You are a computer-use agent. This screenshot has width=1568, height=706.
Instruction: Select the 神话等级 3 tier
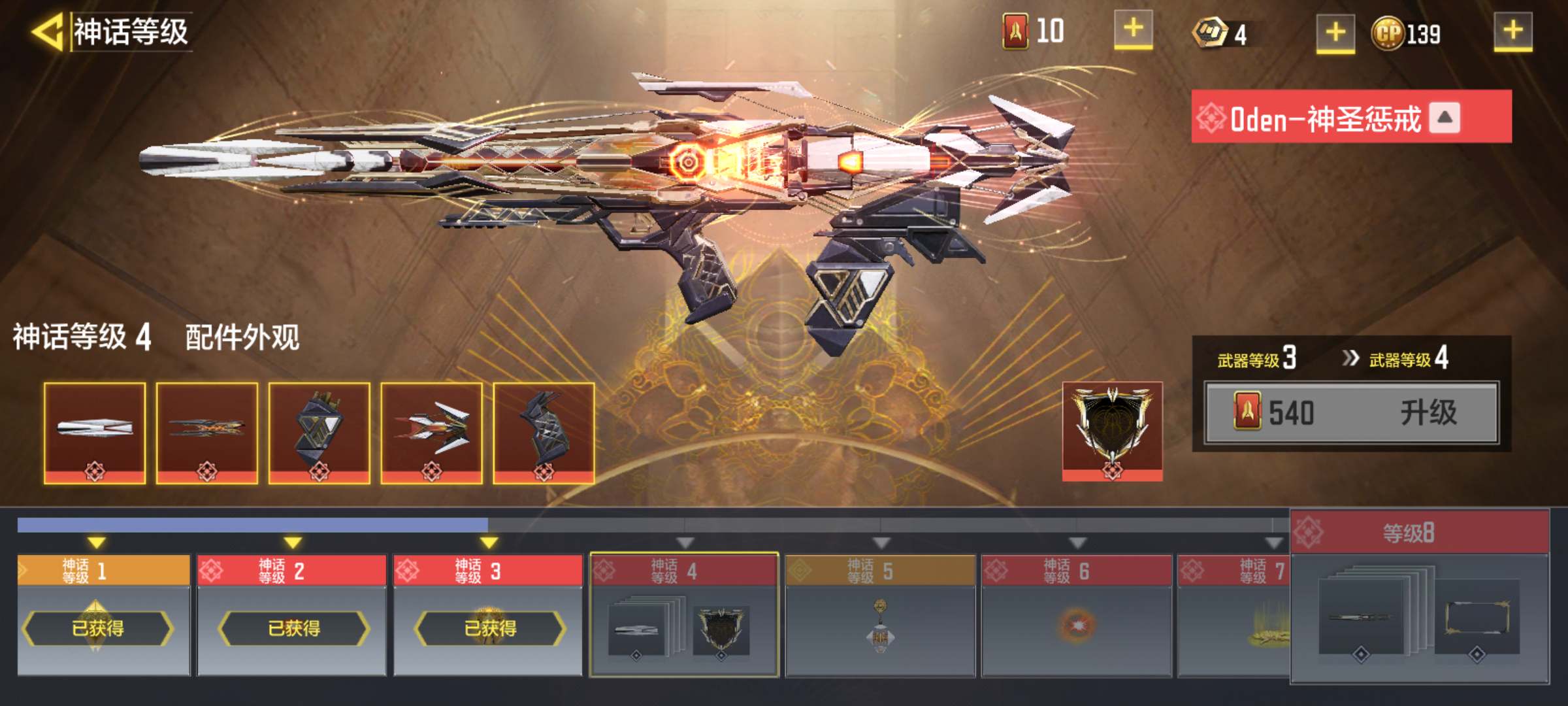(x=488, y=614)
